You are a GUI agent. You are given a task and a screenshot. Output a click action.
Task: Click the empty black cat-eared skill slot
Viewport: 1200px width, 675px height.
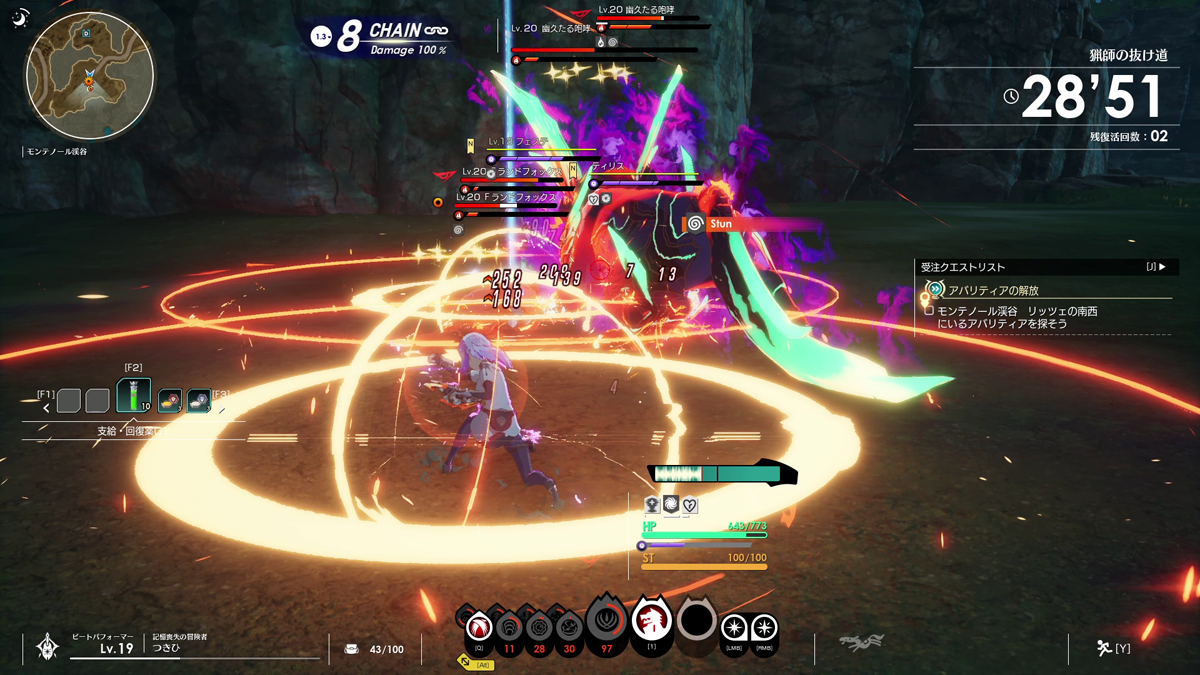pos(697,621)
